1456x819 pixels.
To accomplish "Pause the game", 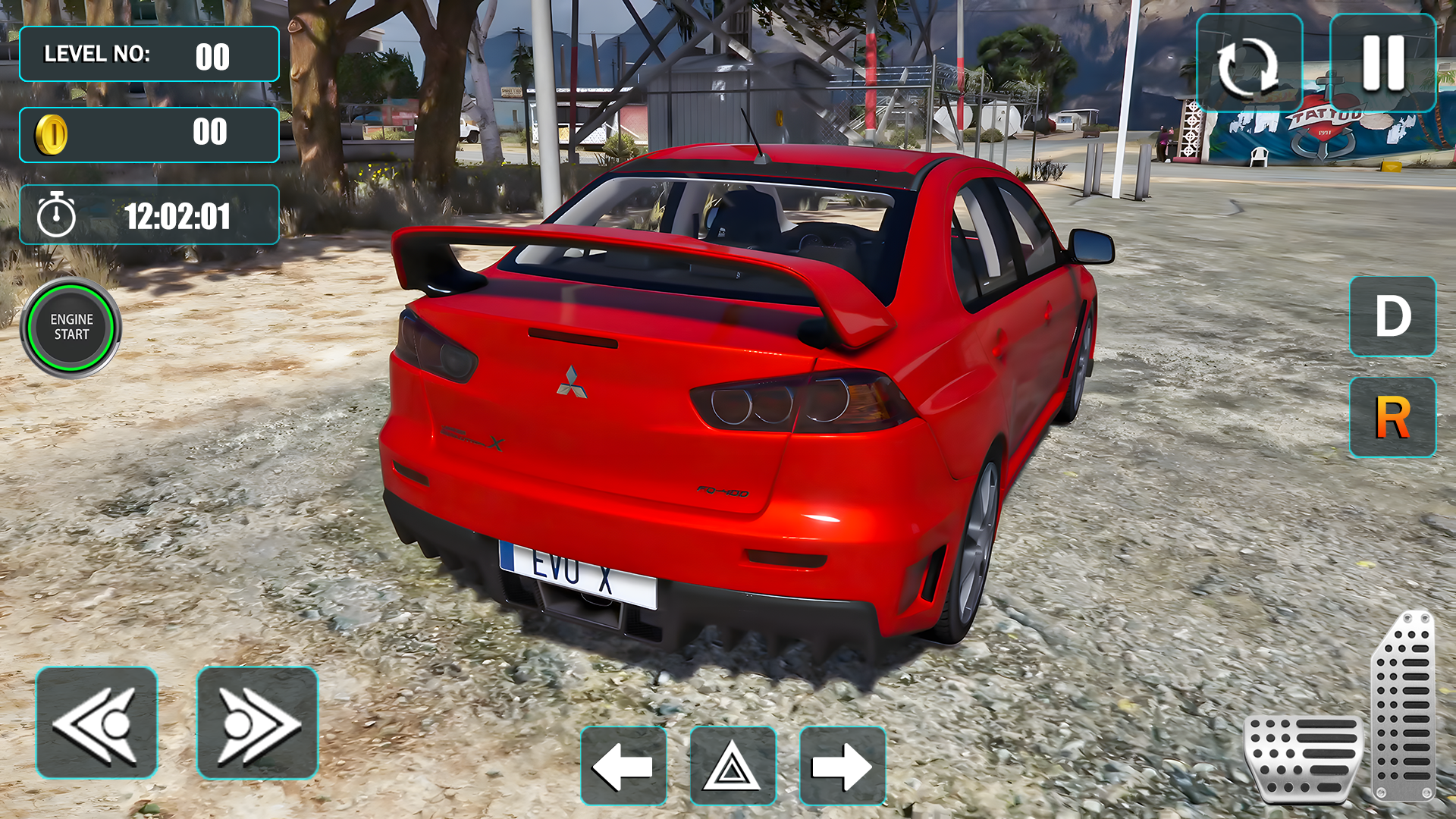I will click(1382, 64).
